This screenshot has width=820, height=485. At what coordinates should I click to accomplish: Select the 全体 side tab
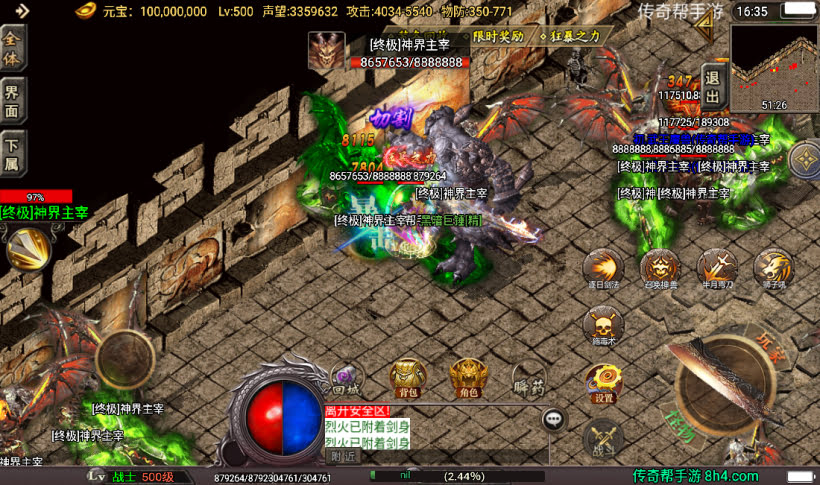13,47
